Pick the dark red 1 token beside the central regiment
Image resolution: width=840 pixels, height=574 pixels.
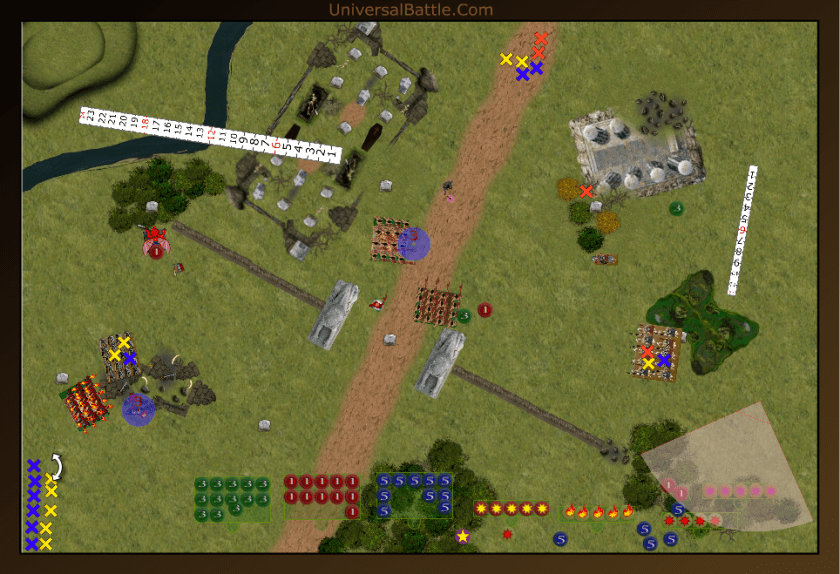point(484,310)
